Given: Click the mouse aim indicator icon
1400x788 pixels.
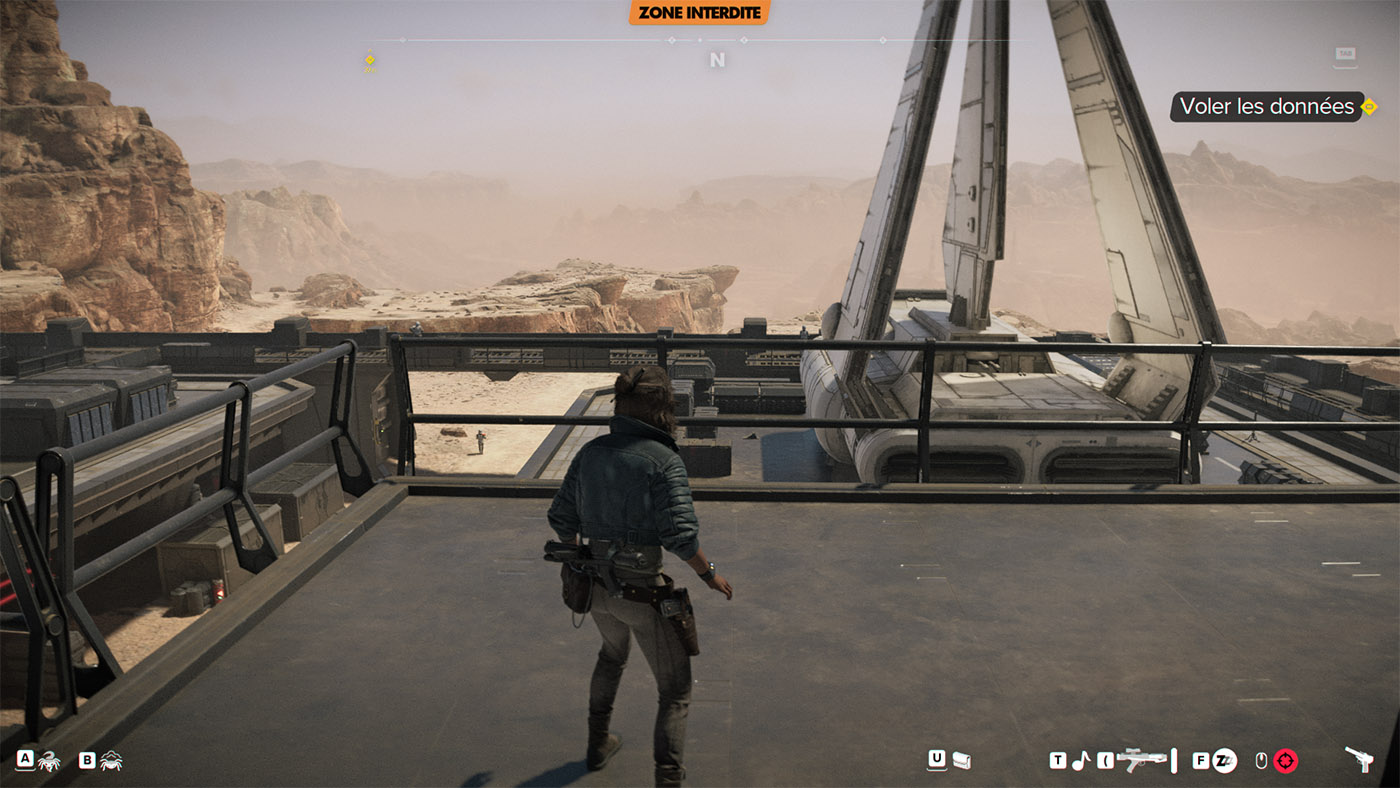Looking at the screenshot, I should click(1261, 760).
